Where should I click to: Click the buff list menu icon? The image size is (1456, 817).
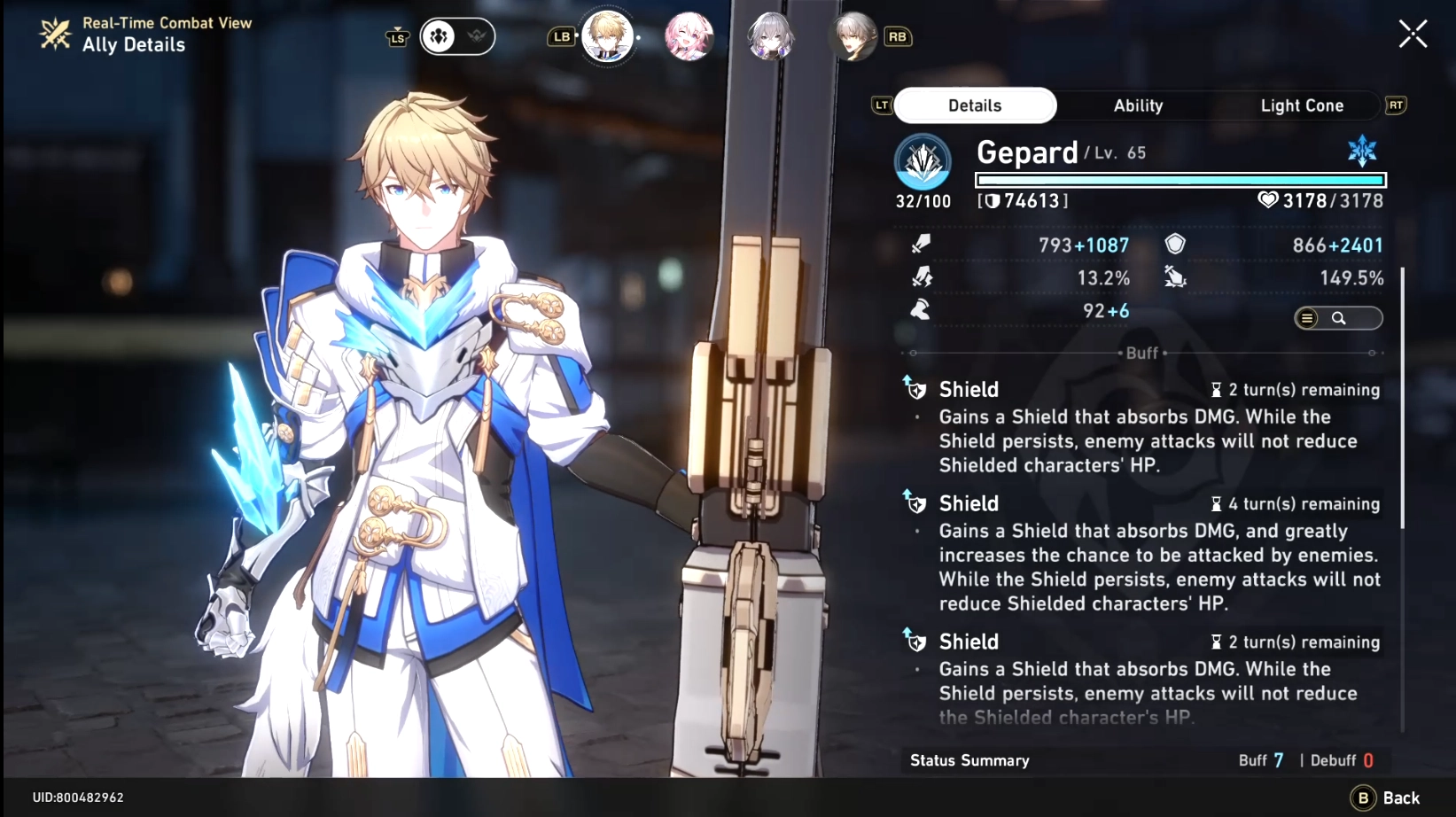click(1306, 317)
